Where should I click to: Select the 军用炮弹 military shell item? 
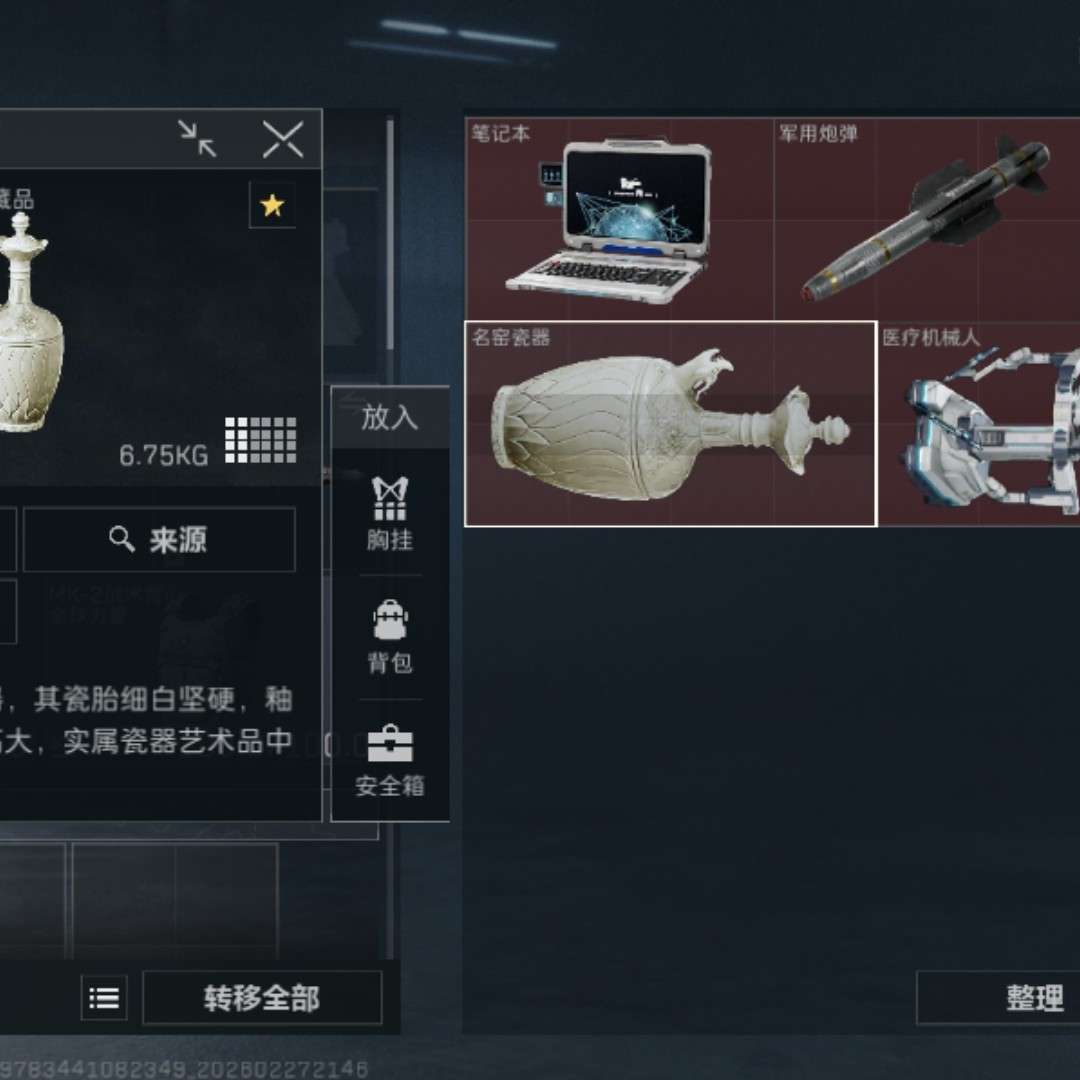[927, 219]
